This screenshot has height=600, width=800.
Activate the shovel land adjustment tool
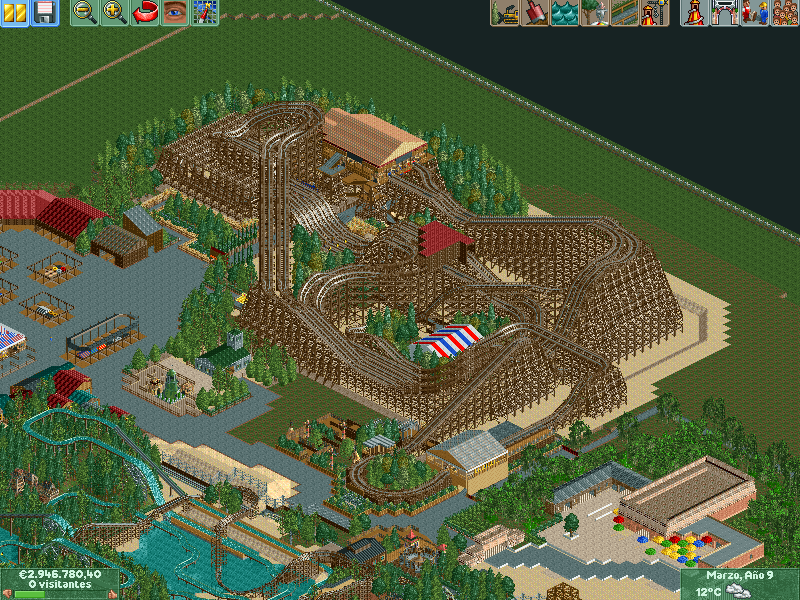point(535,13)
